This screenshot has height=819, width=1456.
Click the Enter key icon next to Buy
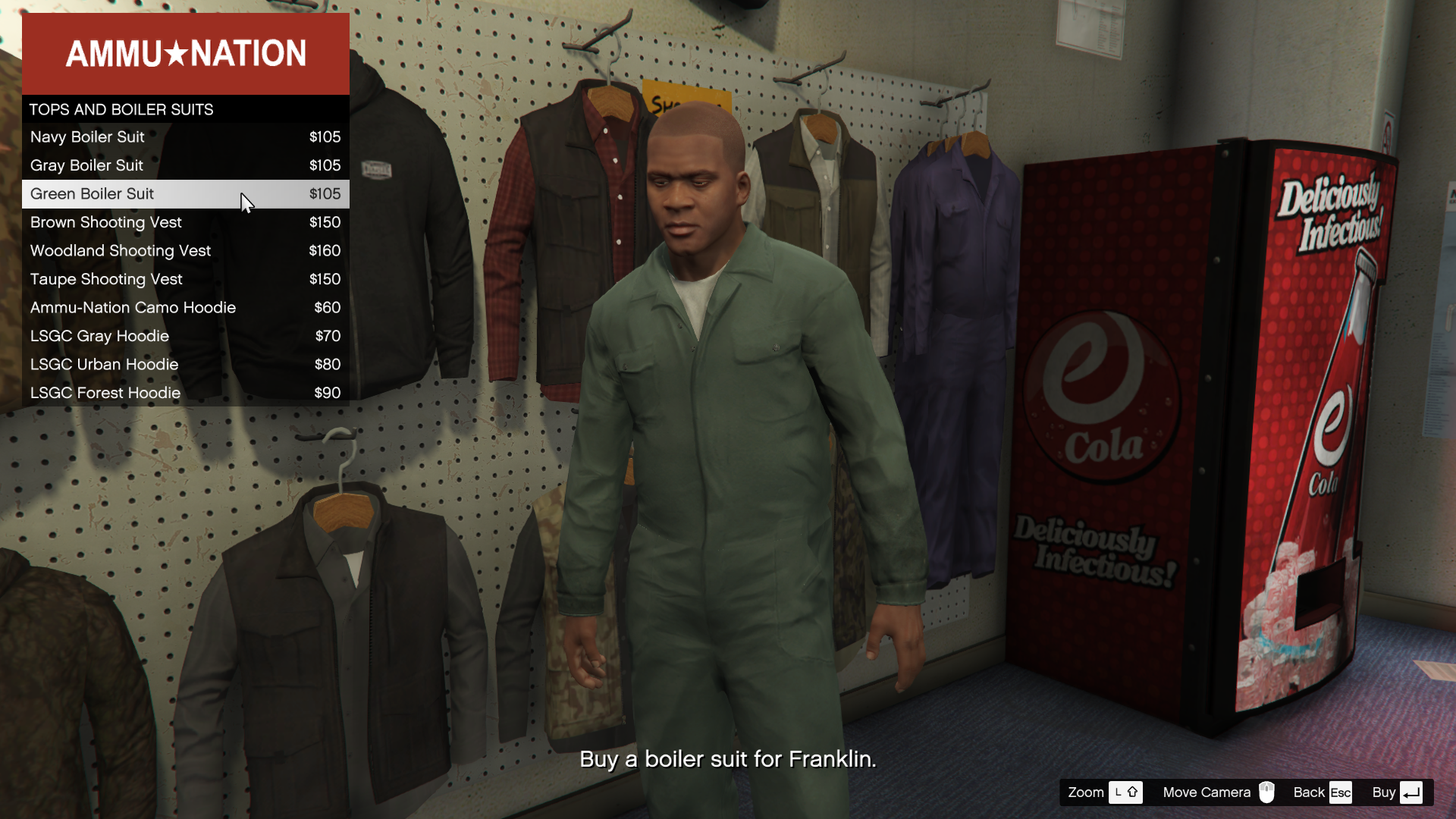[1412, 792]
